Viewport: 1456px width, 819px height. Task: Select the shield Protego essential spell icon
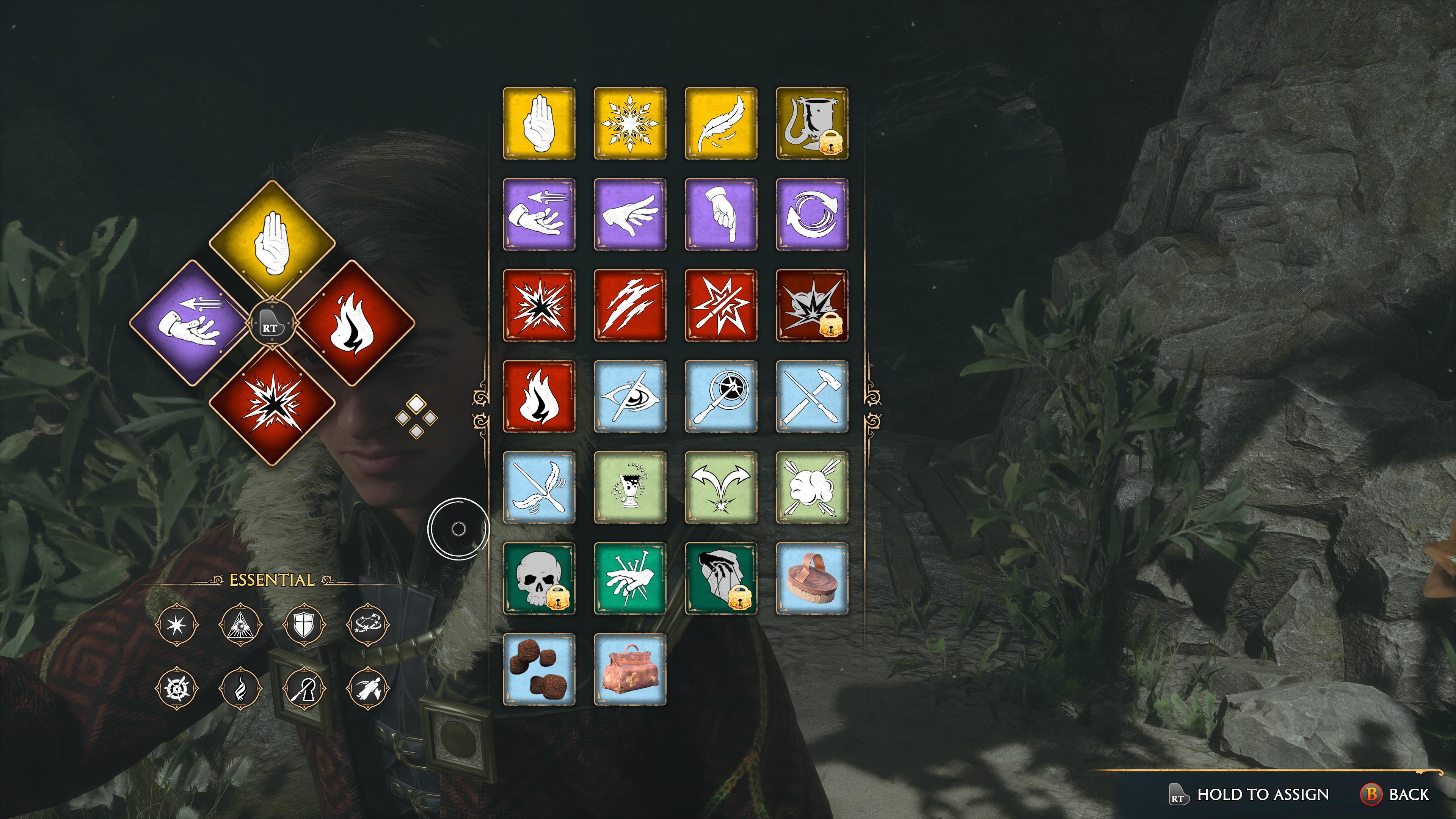303,624
